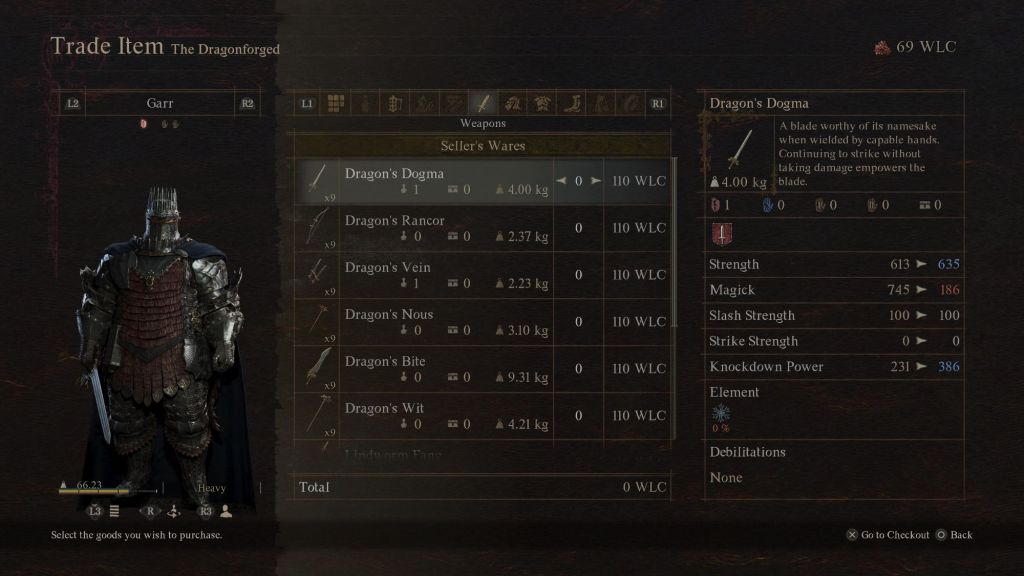Go to Checkout

pyautogui.click(x=888, y=535)
